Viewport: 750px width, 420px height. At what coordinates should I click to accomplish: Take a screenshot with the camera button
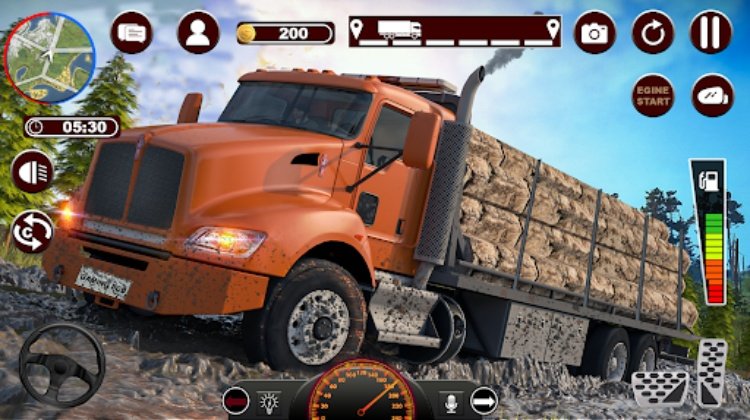coord(595,33)
